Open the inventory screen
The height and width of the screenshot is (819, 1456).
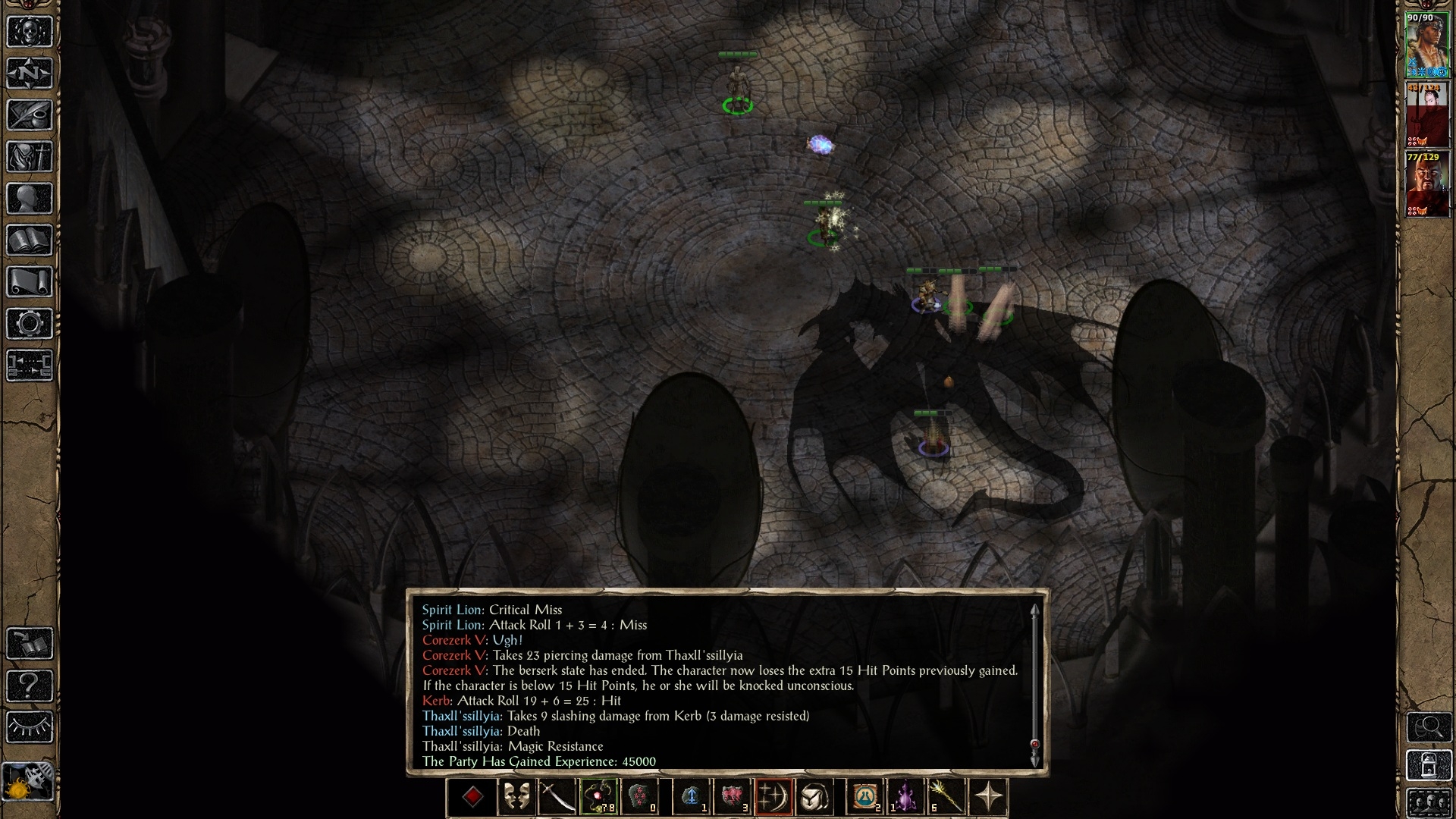tap(30, 157)
